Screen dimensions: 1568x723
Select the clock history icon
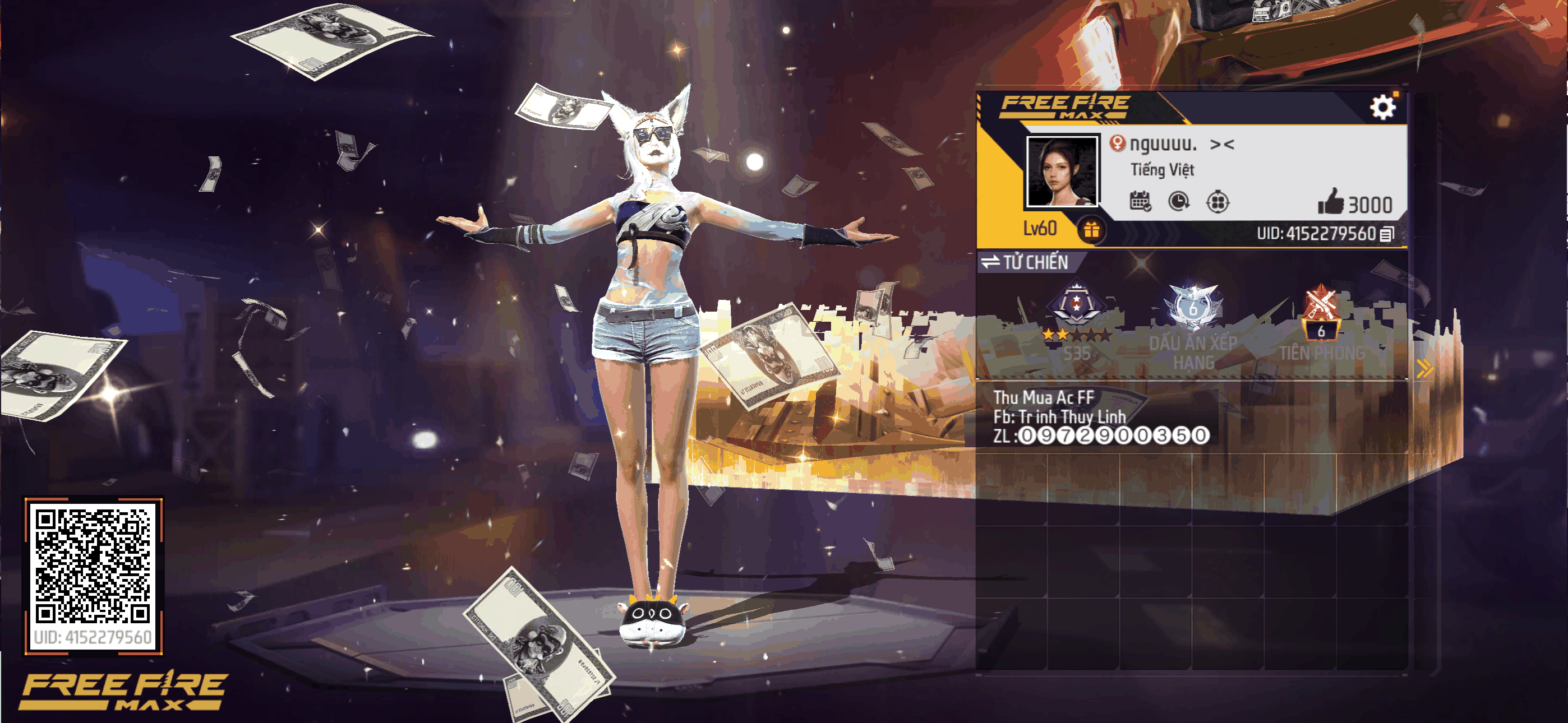click(x=1179, y=201)
